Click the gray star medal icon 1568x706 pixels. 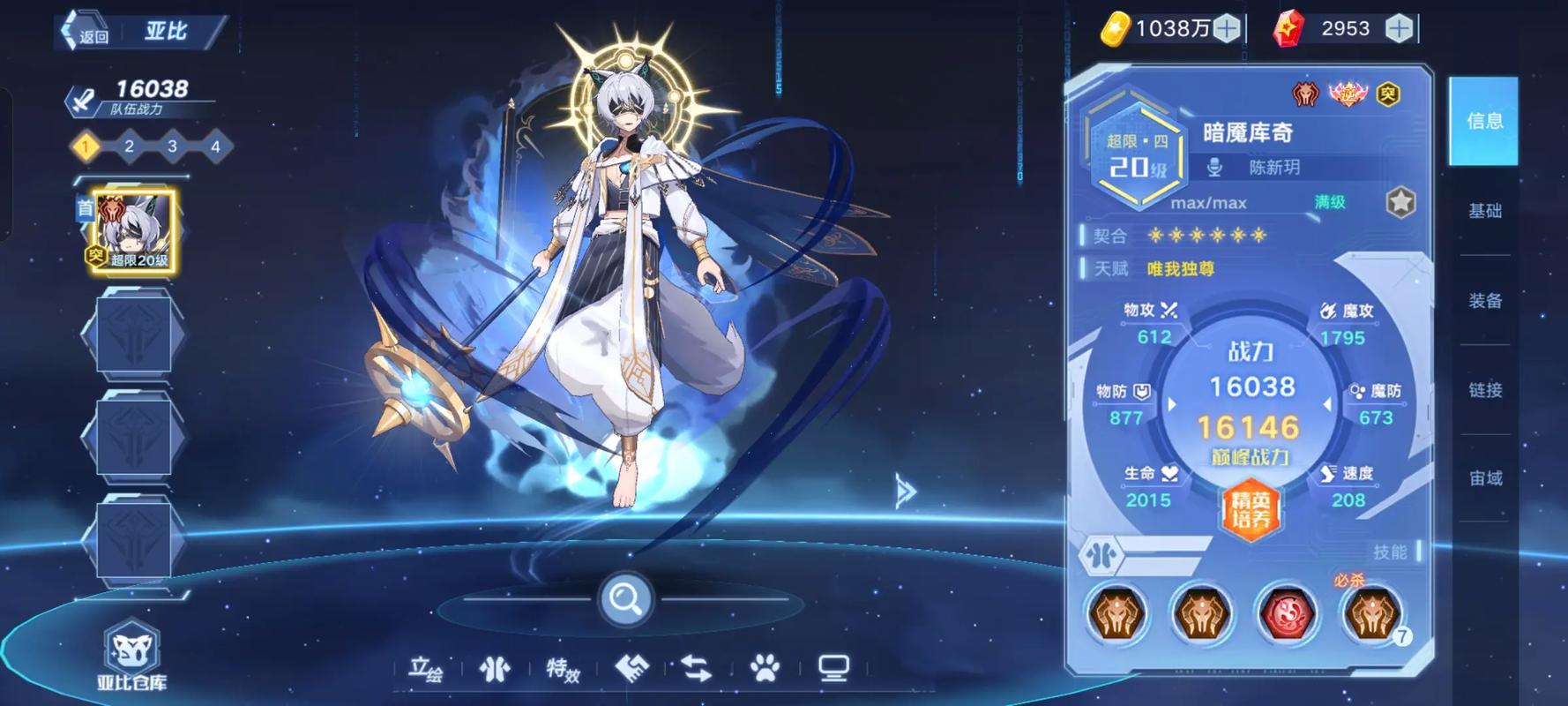click(1402, 203)
